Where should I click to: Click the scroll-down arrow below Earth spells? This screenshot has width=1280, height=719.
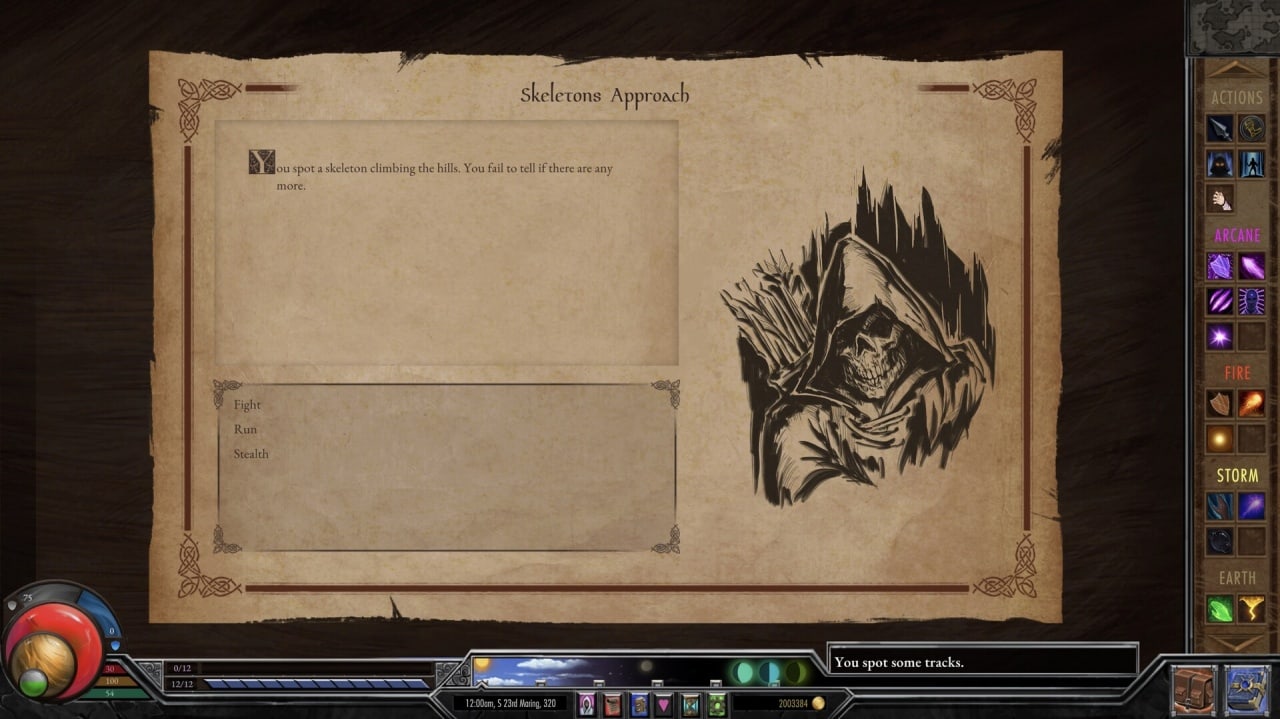tap(1236, 642)
